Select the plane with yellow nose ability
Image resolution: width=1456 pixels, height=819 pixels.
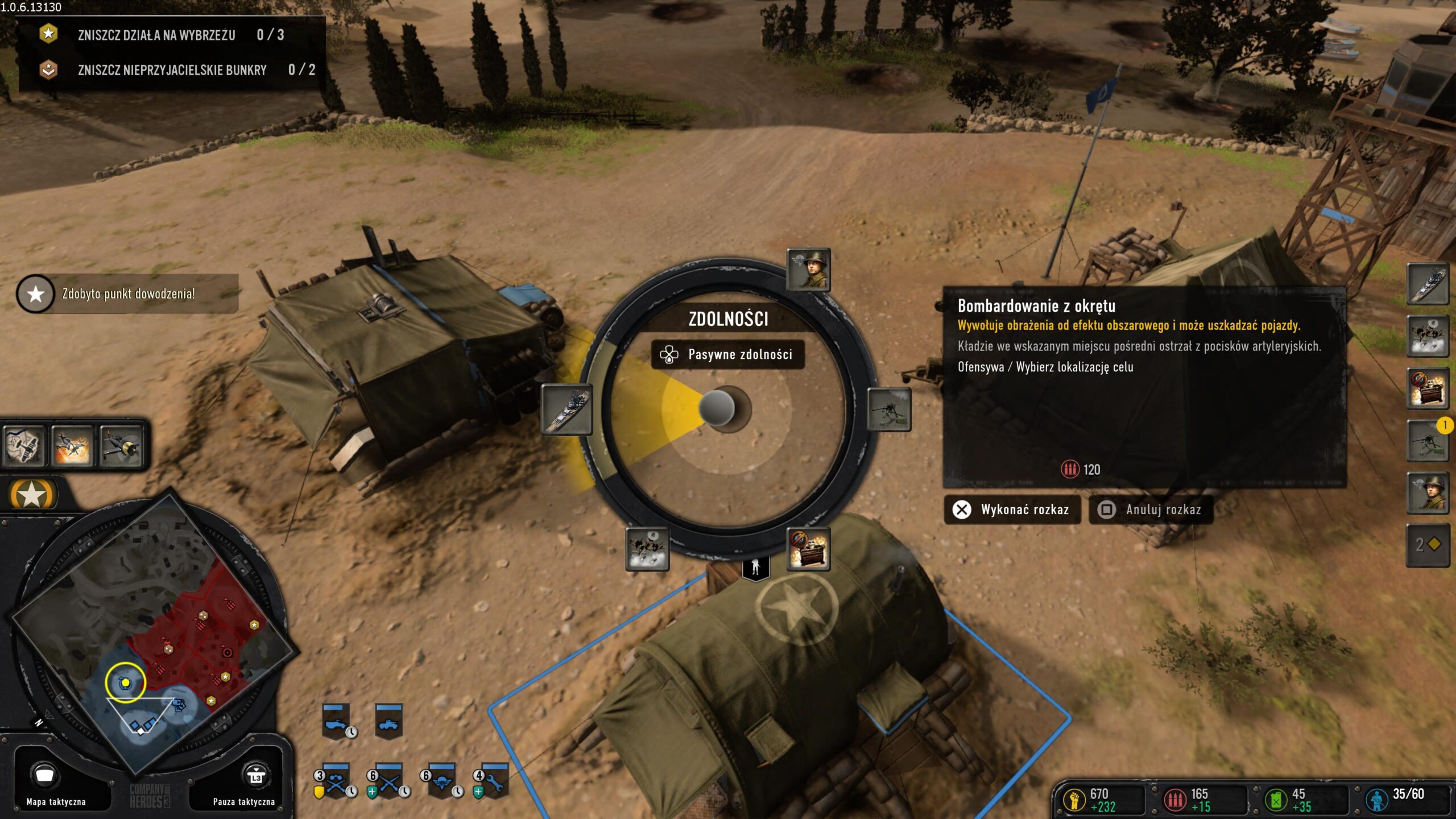(x=121, y=446)
